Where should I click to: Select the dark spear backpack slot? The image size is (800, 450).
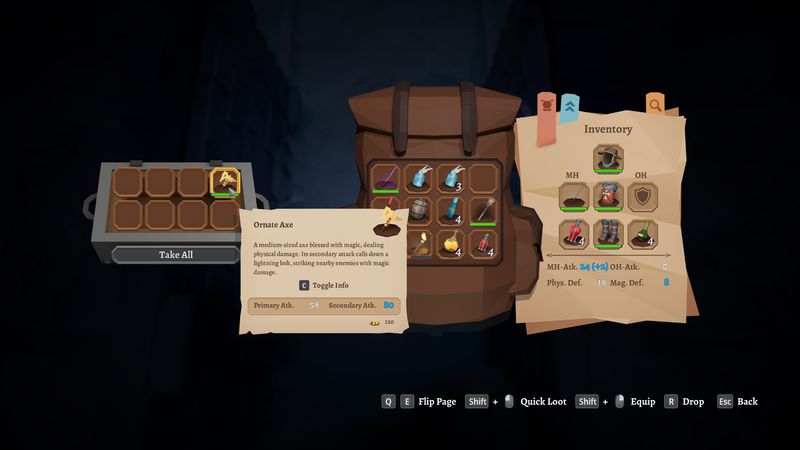[482, 209]
